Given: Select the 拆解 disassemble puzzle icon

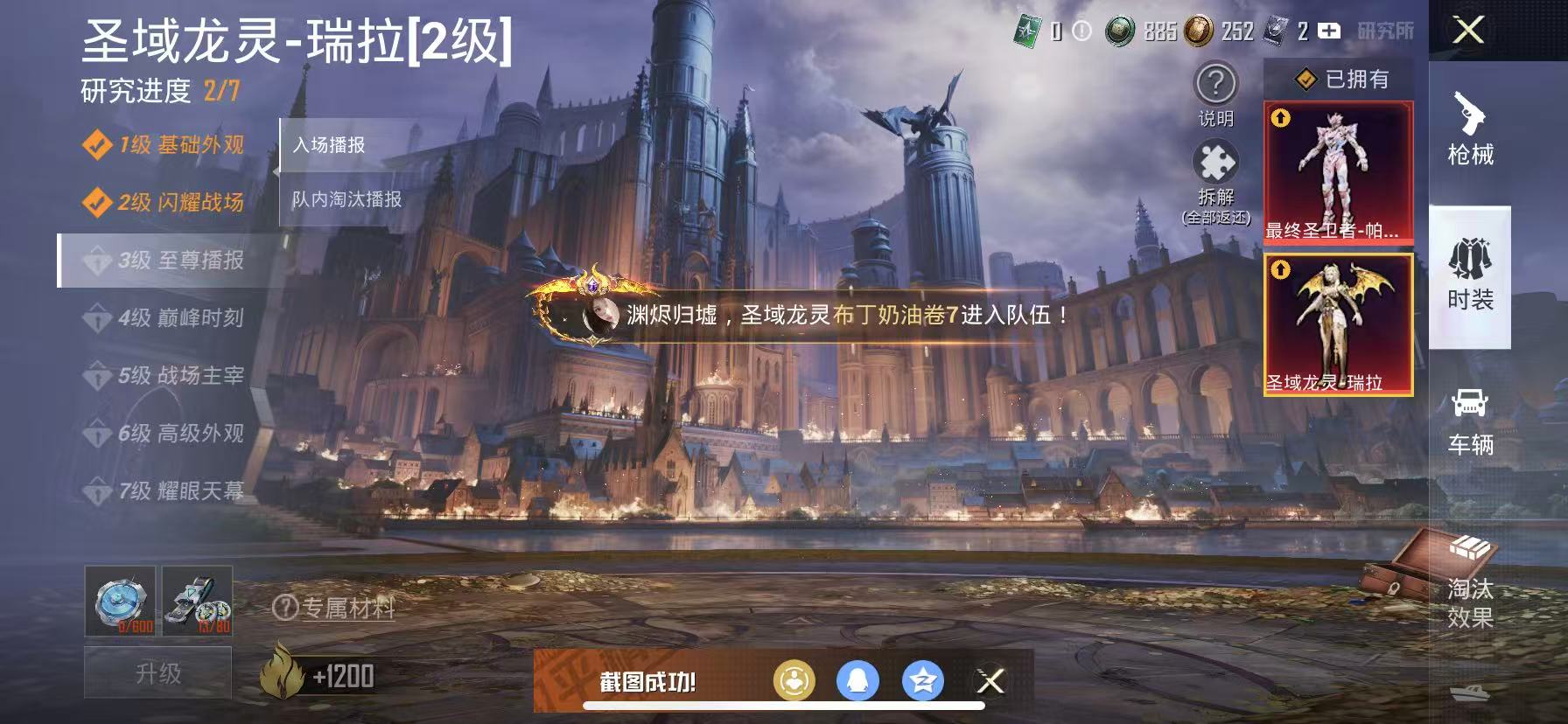Looking at the screenshot, I should point(1214,162).
